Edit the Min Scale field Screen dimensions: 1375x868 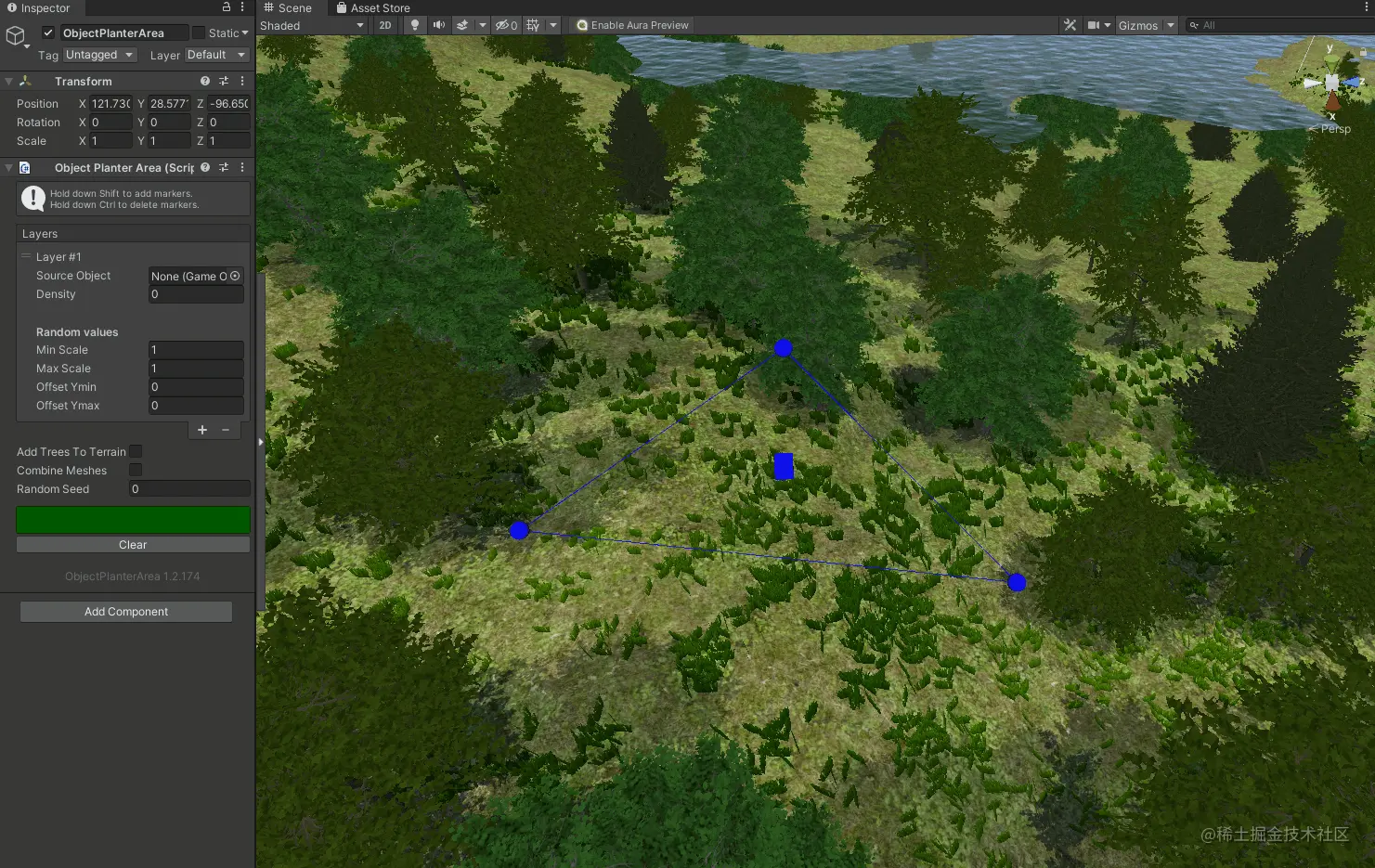click(x=196, y=350)
